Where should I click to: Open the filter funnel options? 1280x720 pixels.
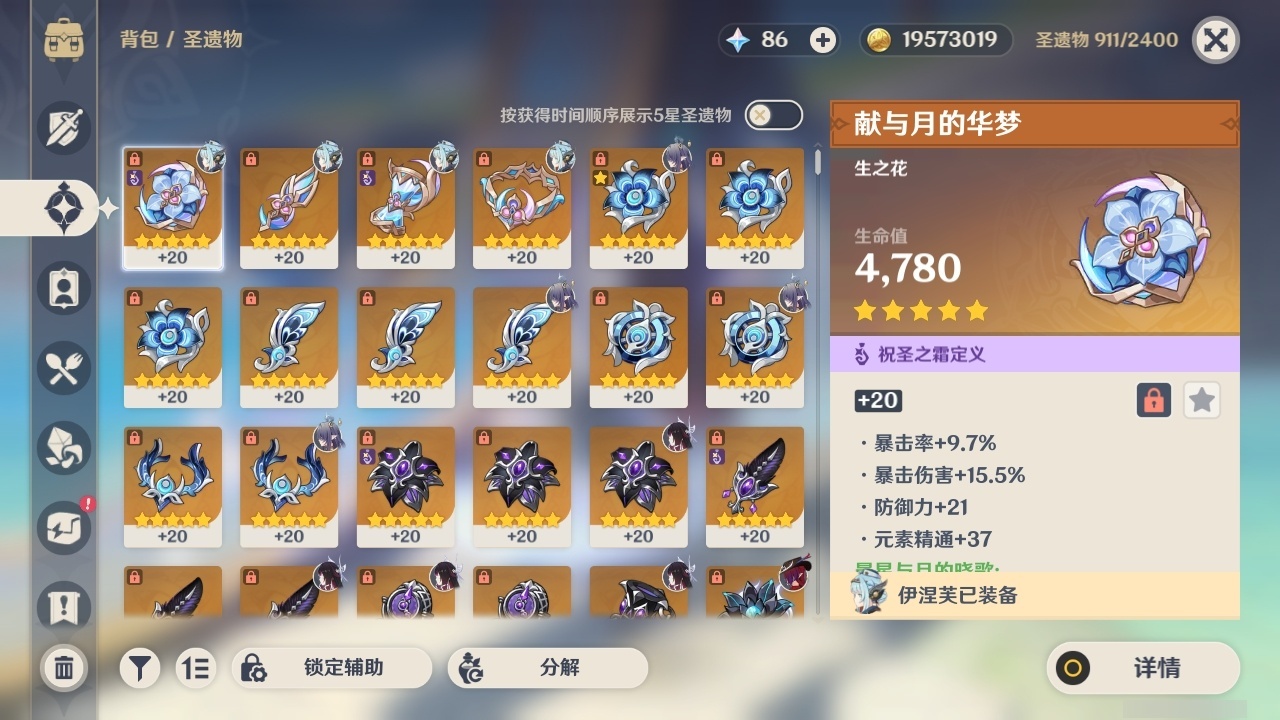[140, 668]
